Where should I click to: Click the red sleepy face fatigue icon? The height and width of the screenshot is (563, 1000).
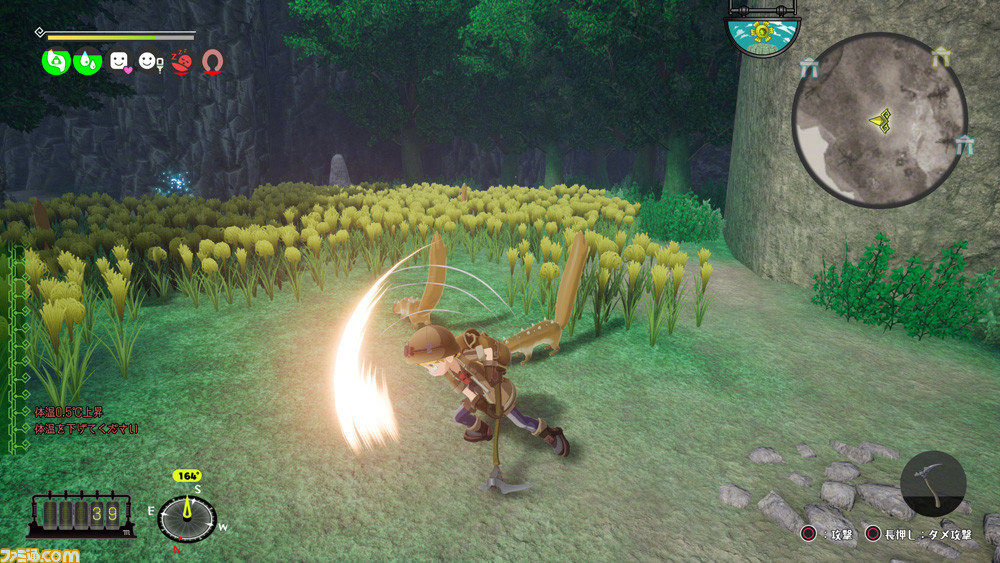[x=181, y=62]
